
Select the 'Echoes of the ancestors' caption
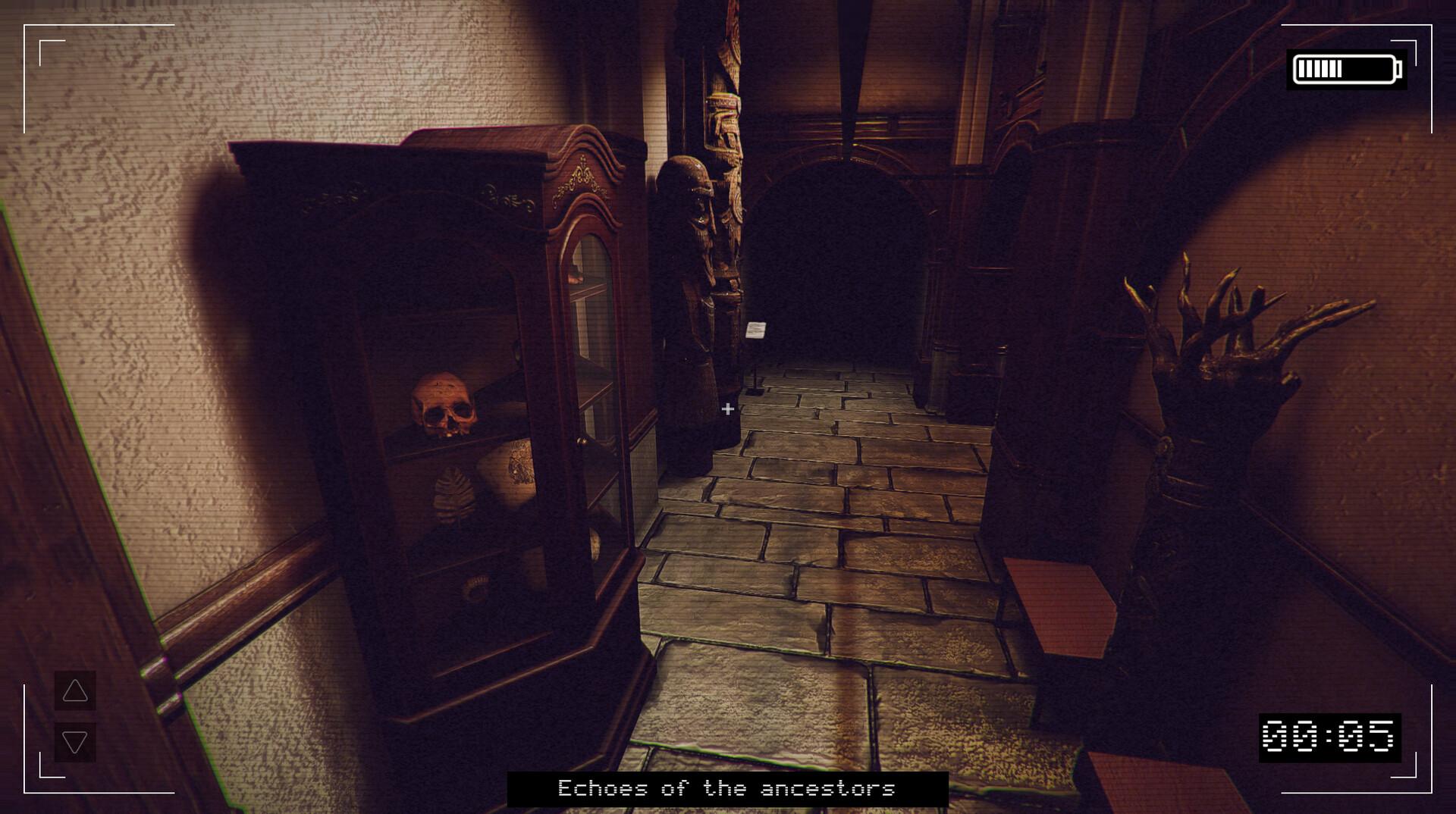coord(727,790)
